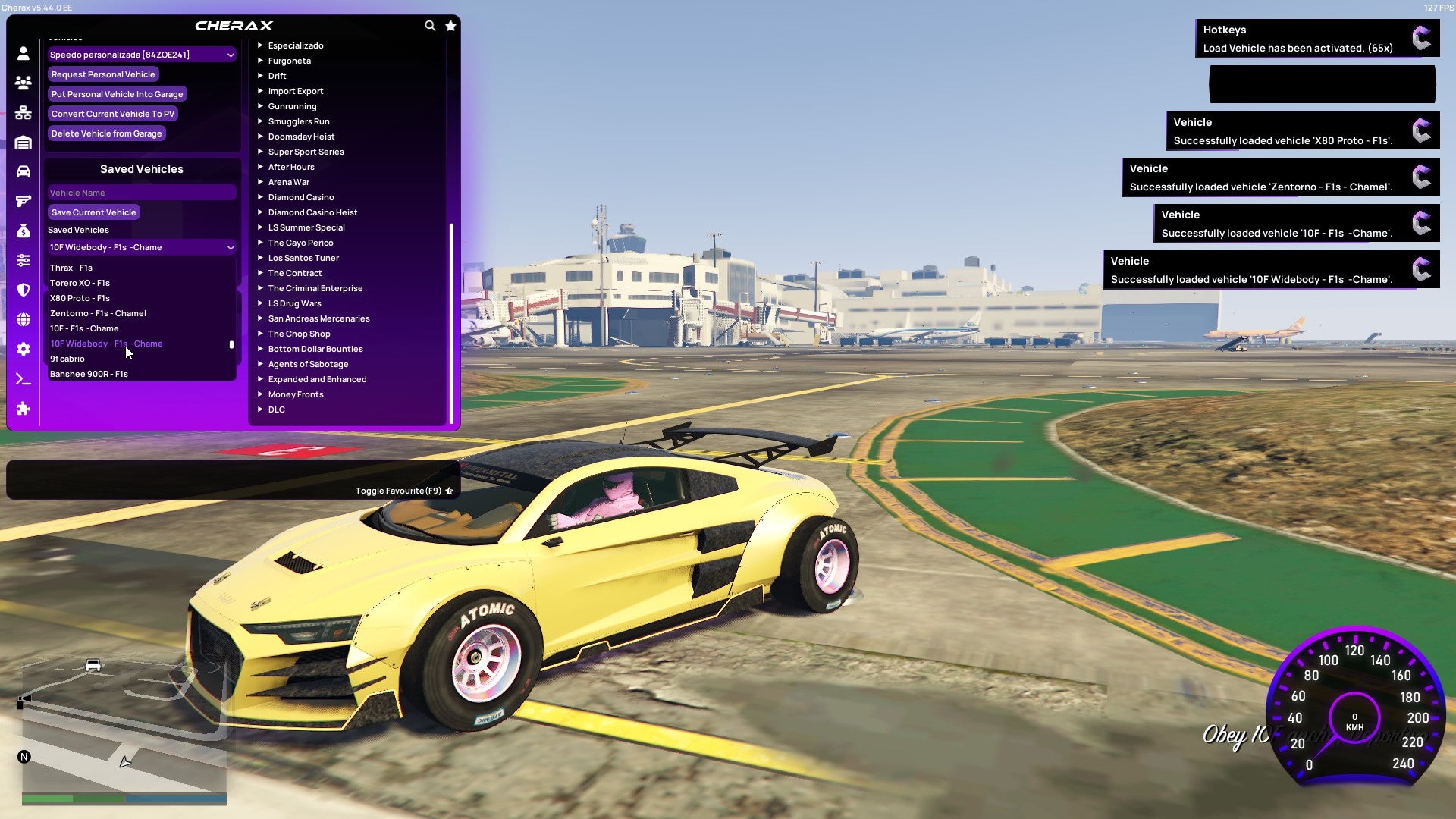The width and height of the screenshot is (1456, 819).
Task: Open the Vehicle car icon in sidebar
Action: [x=23, y=171]
